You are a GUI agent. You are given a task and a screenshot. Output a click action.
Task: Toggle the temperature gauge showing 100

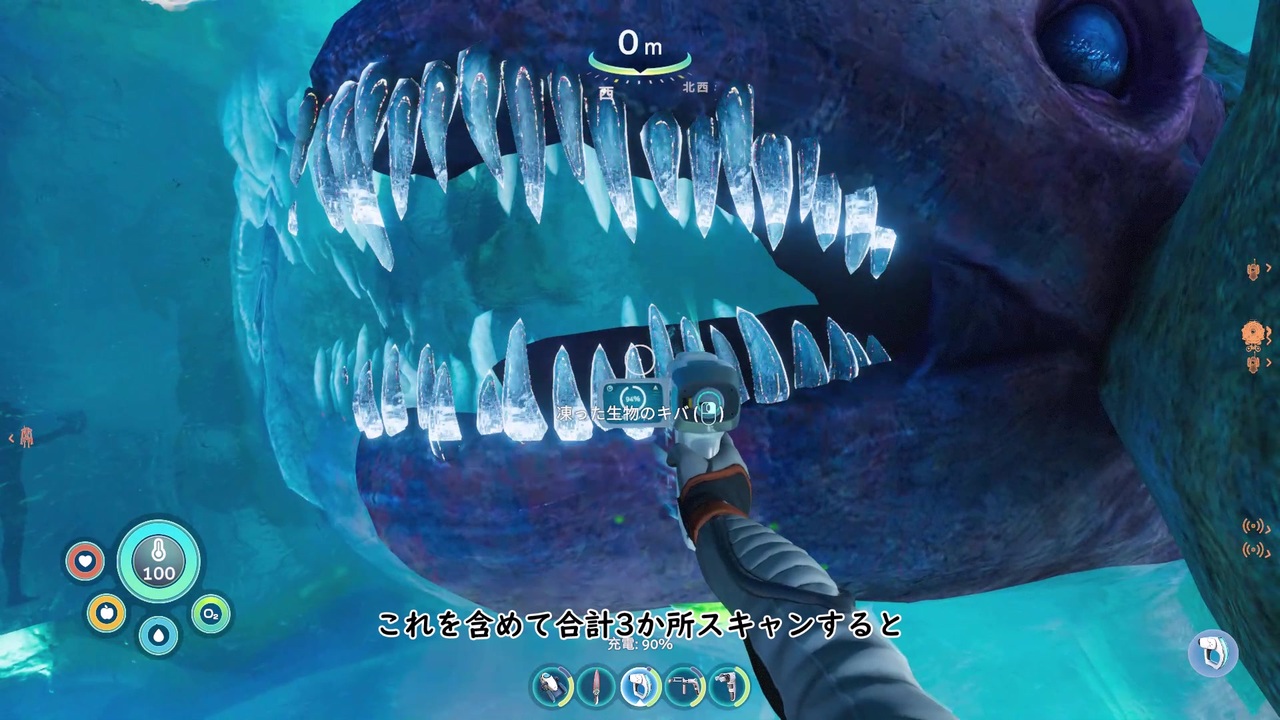click(158, 561)
